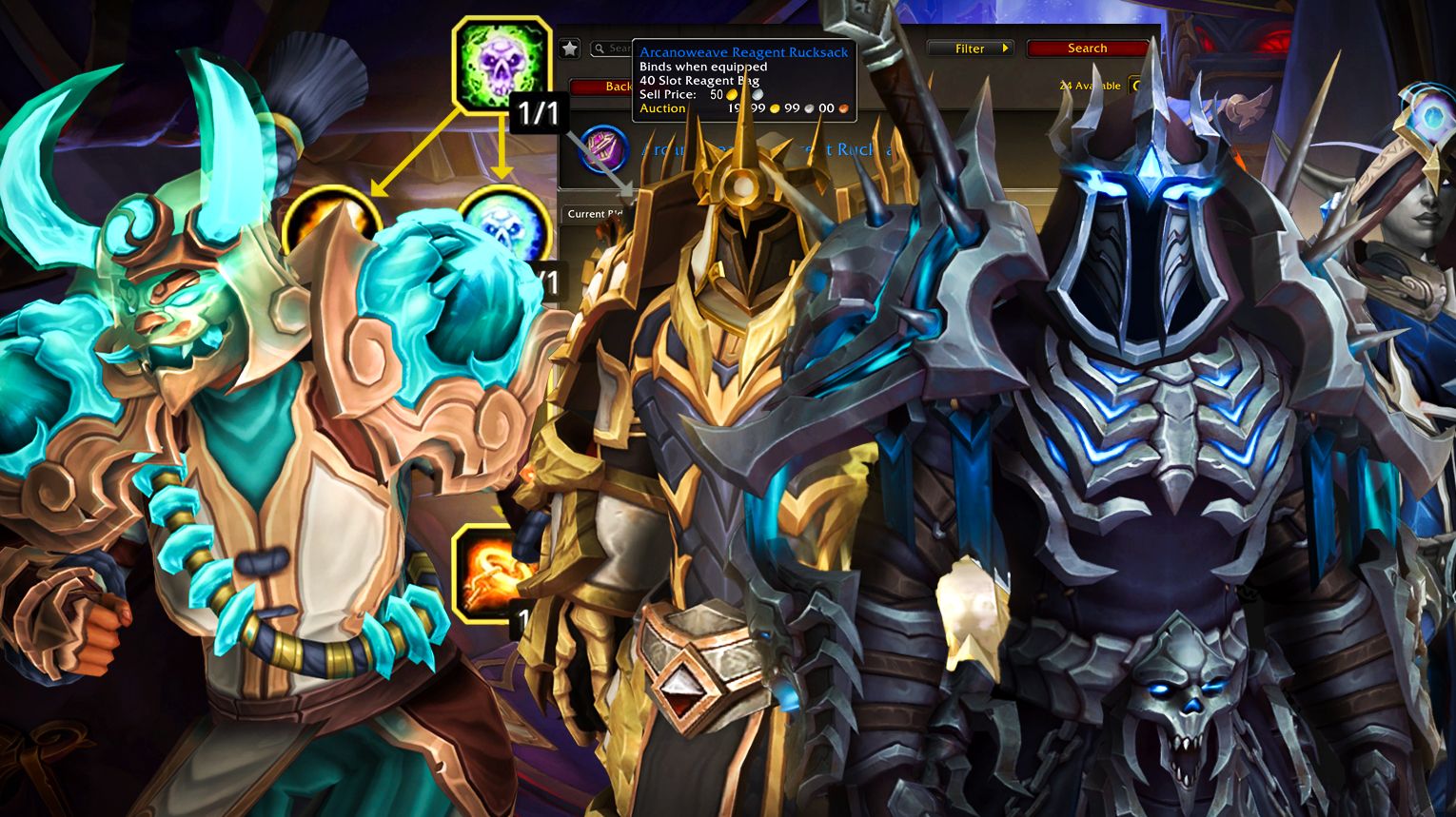Viewport: 1456px width, 817px height.
Task: Click the yellow icon next to 24 Available
Action: pyautogui.click(x=1135, y=85)
